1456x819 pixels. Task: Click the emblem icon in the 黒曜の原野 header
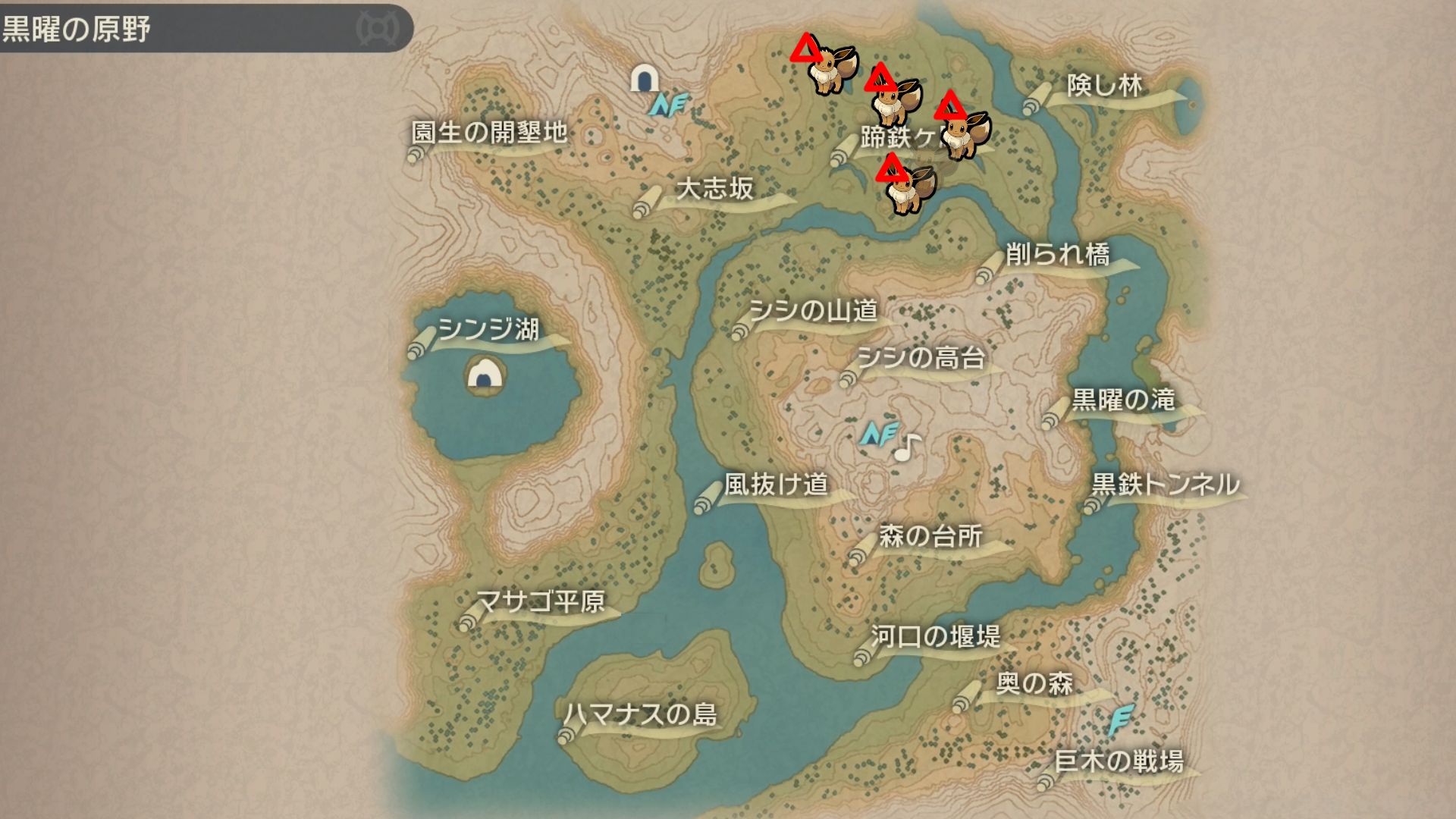(378, 29)
